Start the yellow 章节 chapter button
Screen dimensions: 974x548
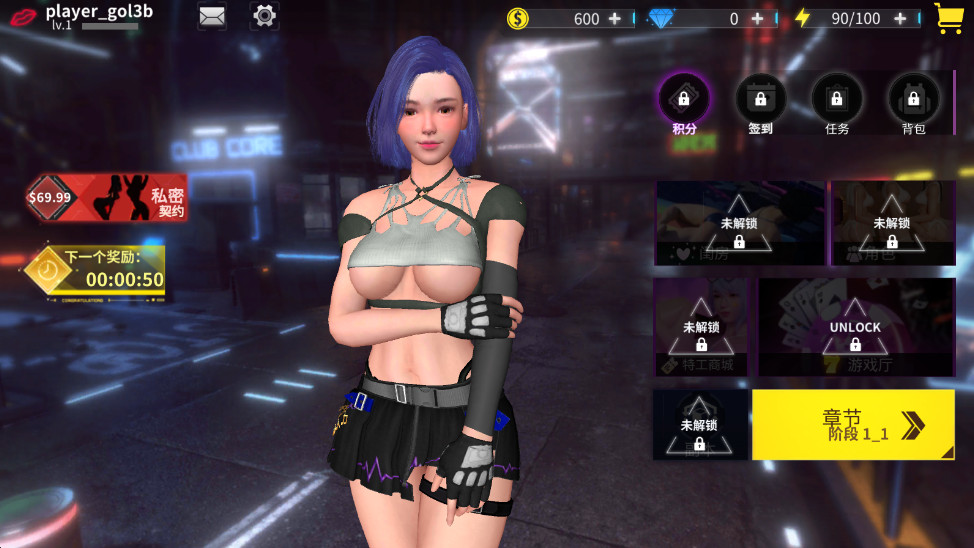coord(853,424)
